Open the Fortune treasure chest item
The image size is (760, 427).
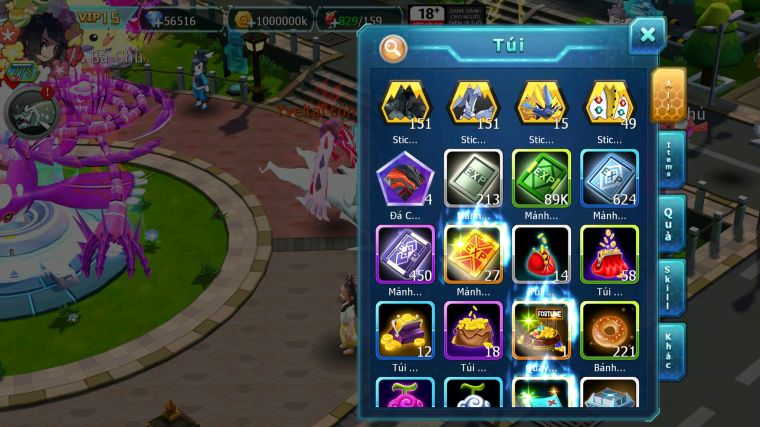(x=541, y=330)
